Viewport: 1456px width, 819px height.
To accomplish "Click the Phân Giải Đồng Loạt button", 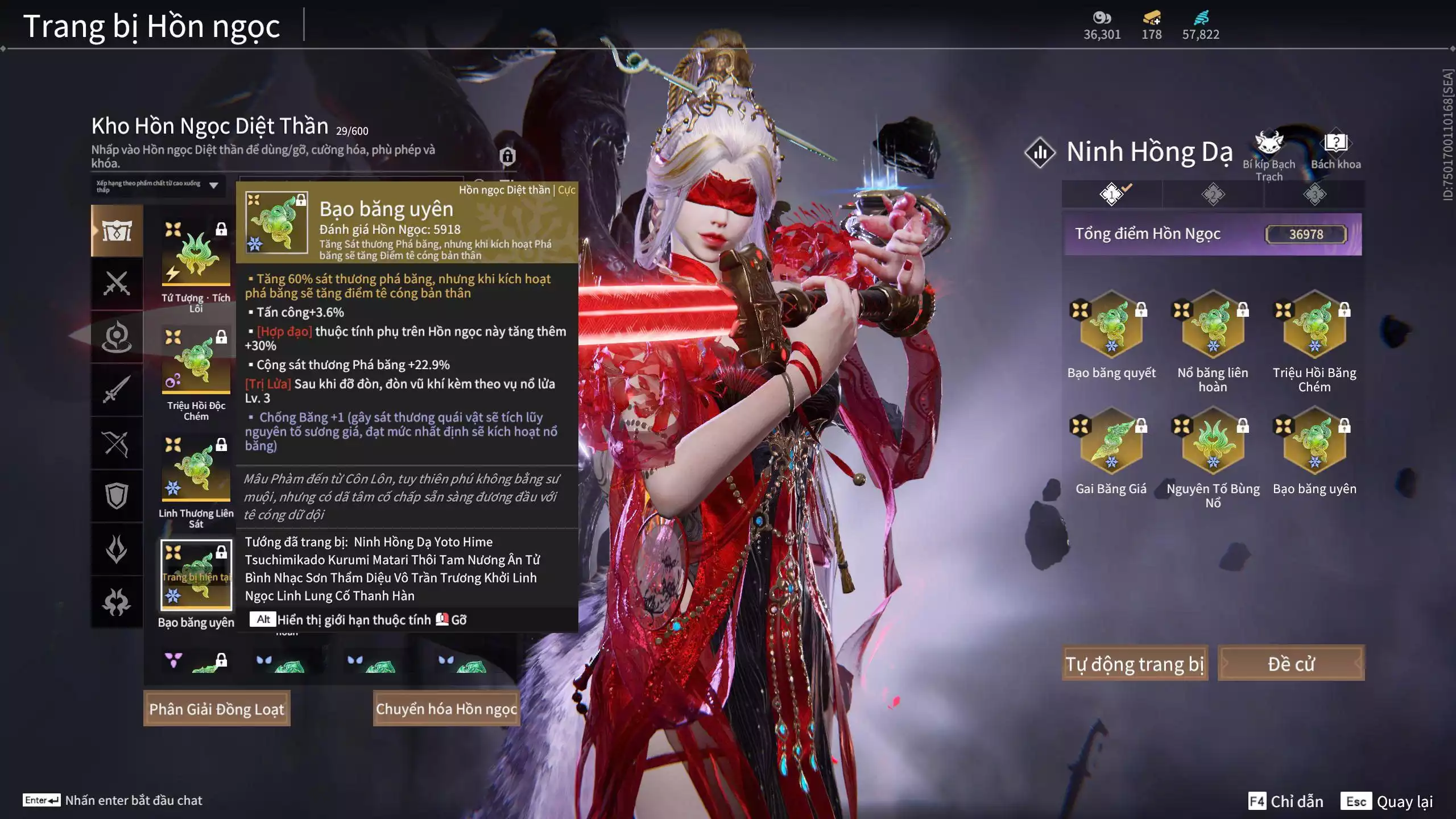I will pyautogui.click(x=217, y=709).
